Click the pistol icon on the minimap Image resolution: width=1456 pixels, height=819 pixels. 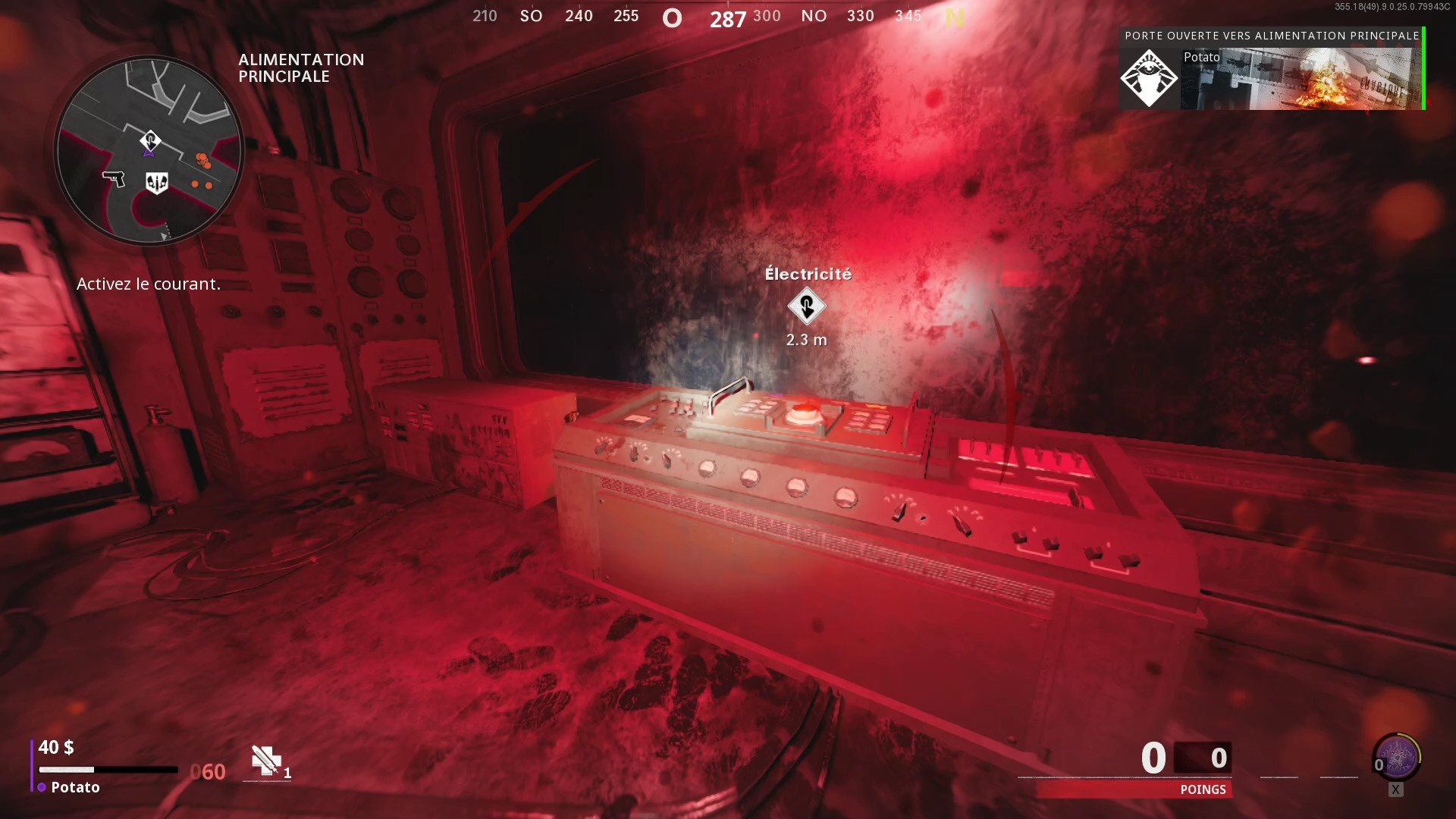(x=115, y=180)
